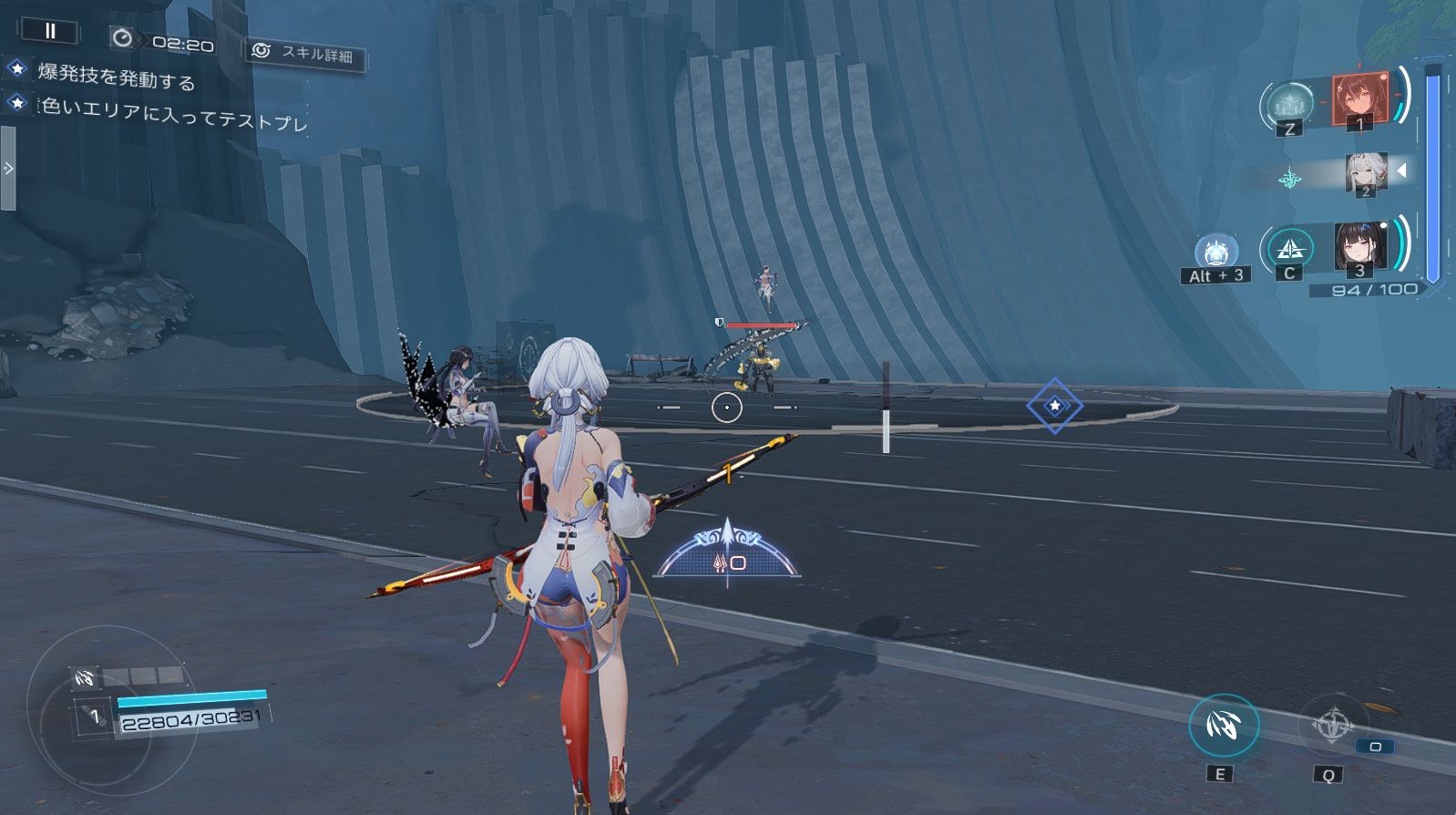Trigger the round support skill beside slot 1
Image resolution: width=1456 pixels, height=815 pixels.
coord(1289,104)
